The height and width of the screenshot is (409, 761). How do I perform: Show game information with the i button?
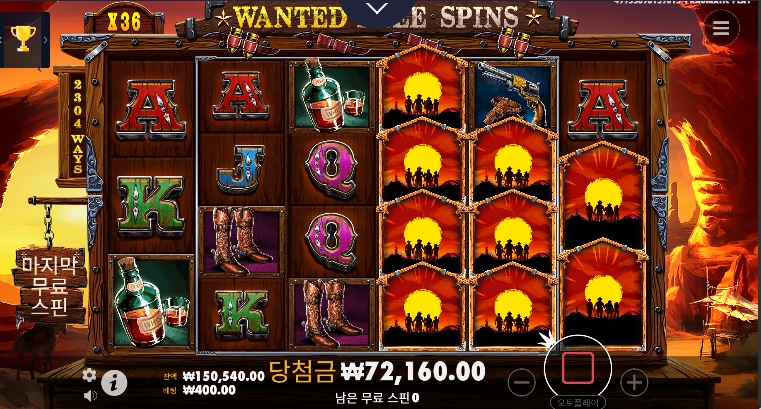pos(114,381)
